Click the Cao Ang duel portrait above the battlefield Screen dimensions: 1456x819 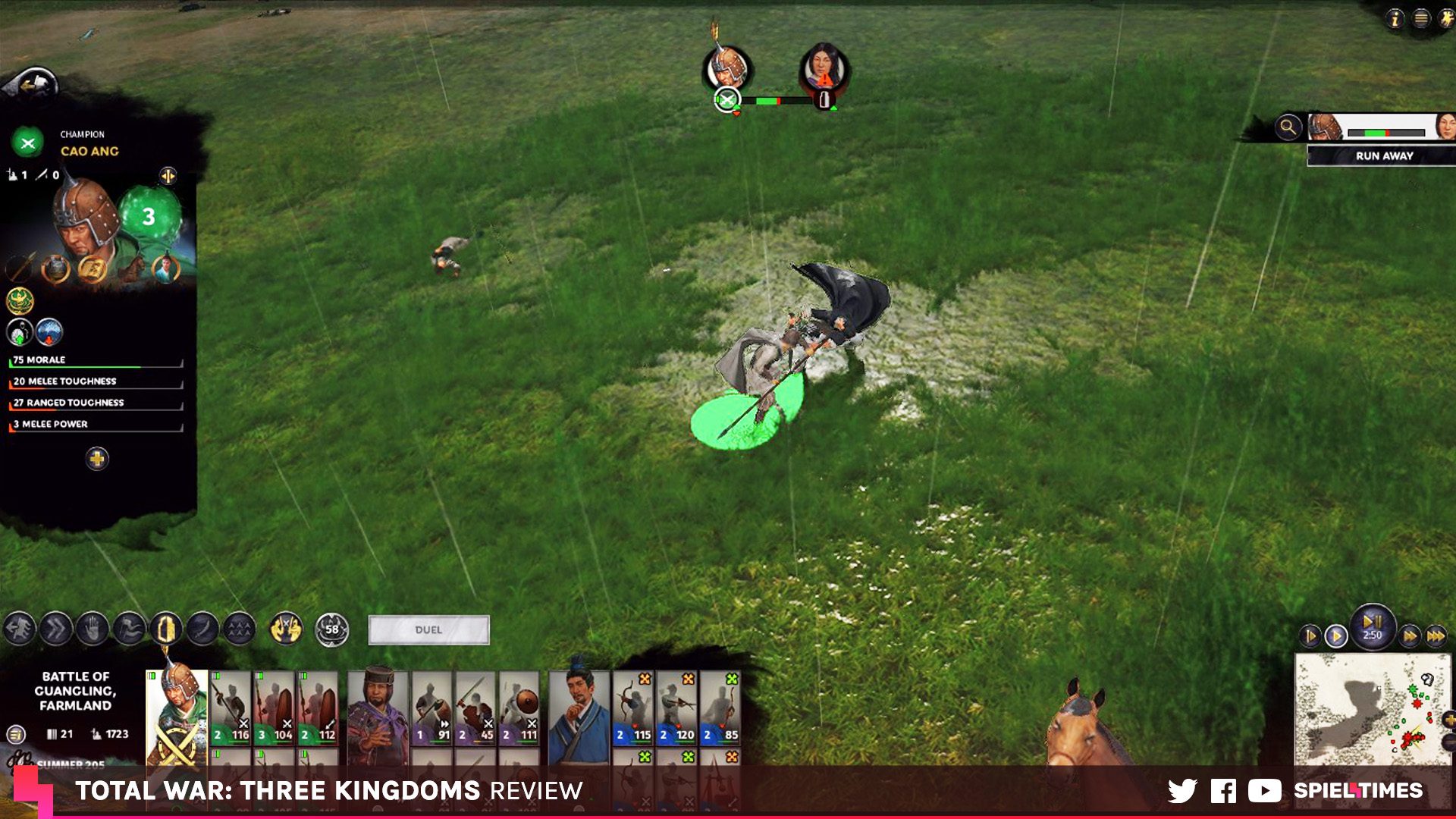[x=726, y=70]
